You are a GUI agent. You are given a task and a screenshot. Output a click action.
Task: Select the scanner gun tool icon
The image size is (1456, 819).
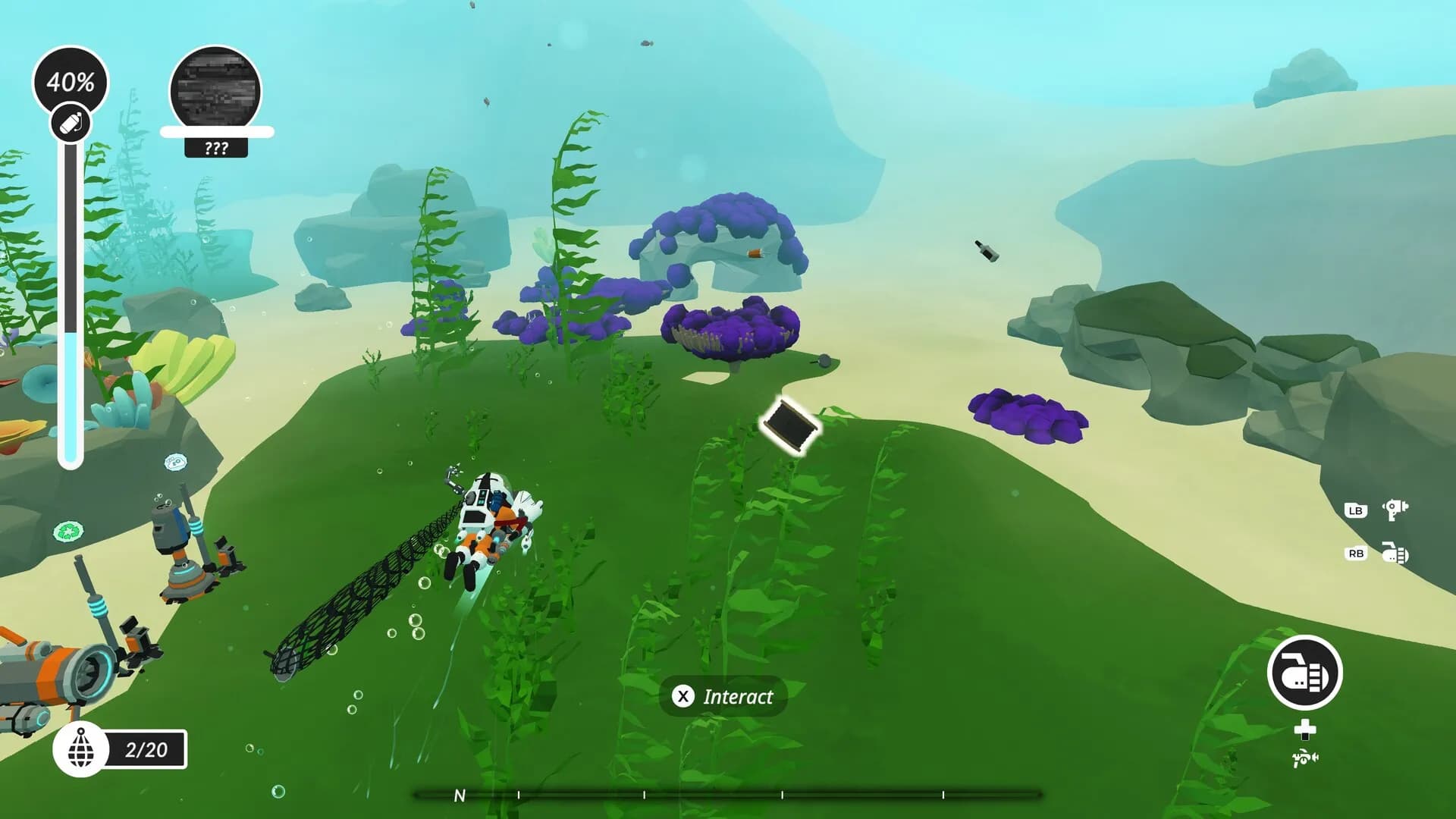coord(1395,510)
